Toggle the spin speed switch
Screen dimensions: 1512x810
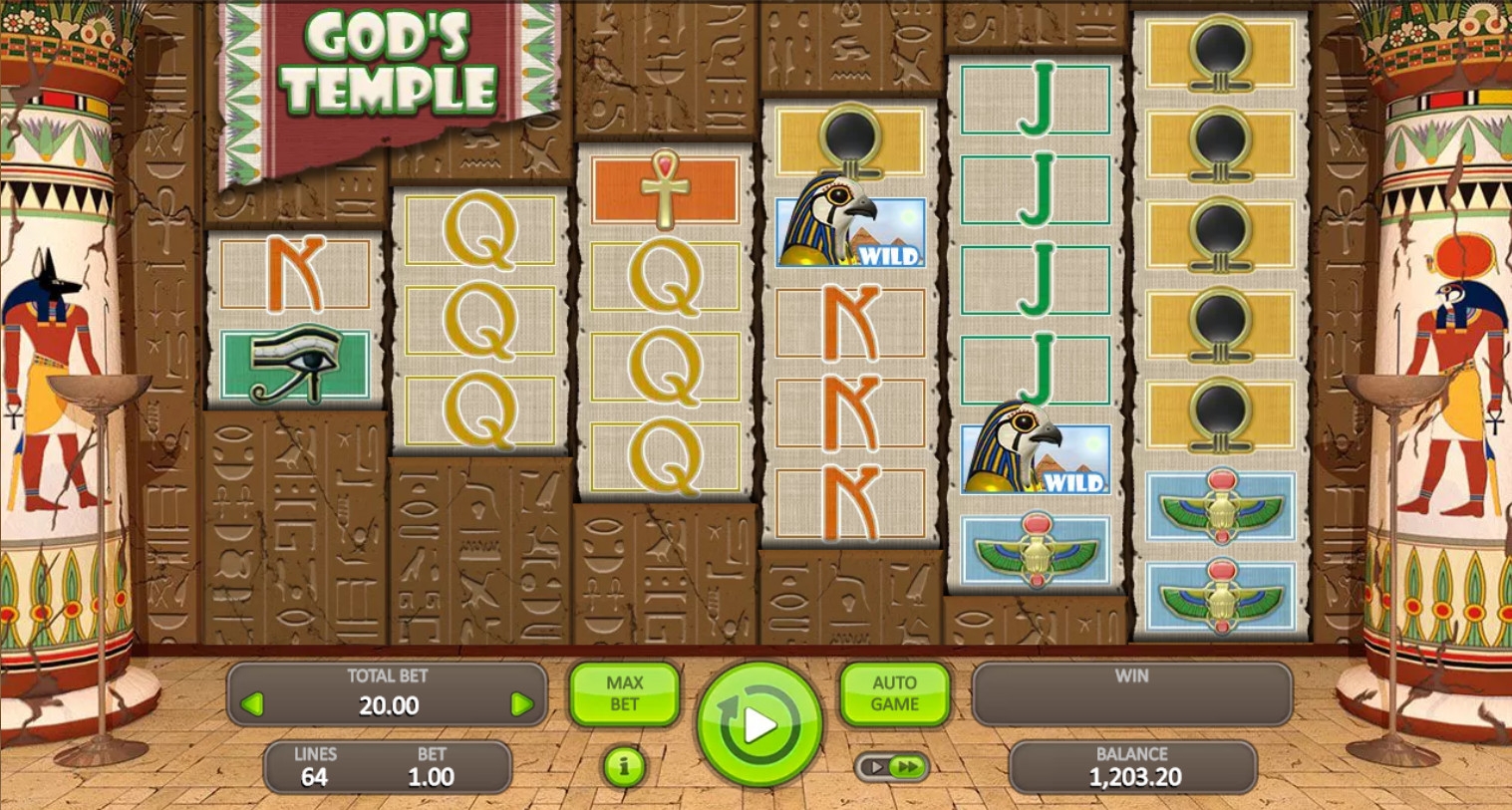tap(892, 766)
